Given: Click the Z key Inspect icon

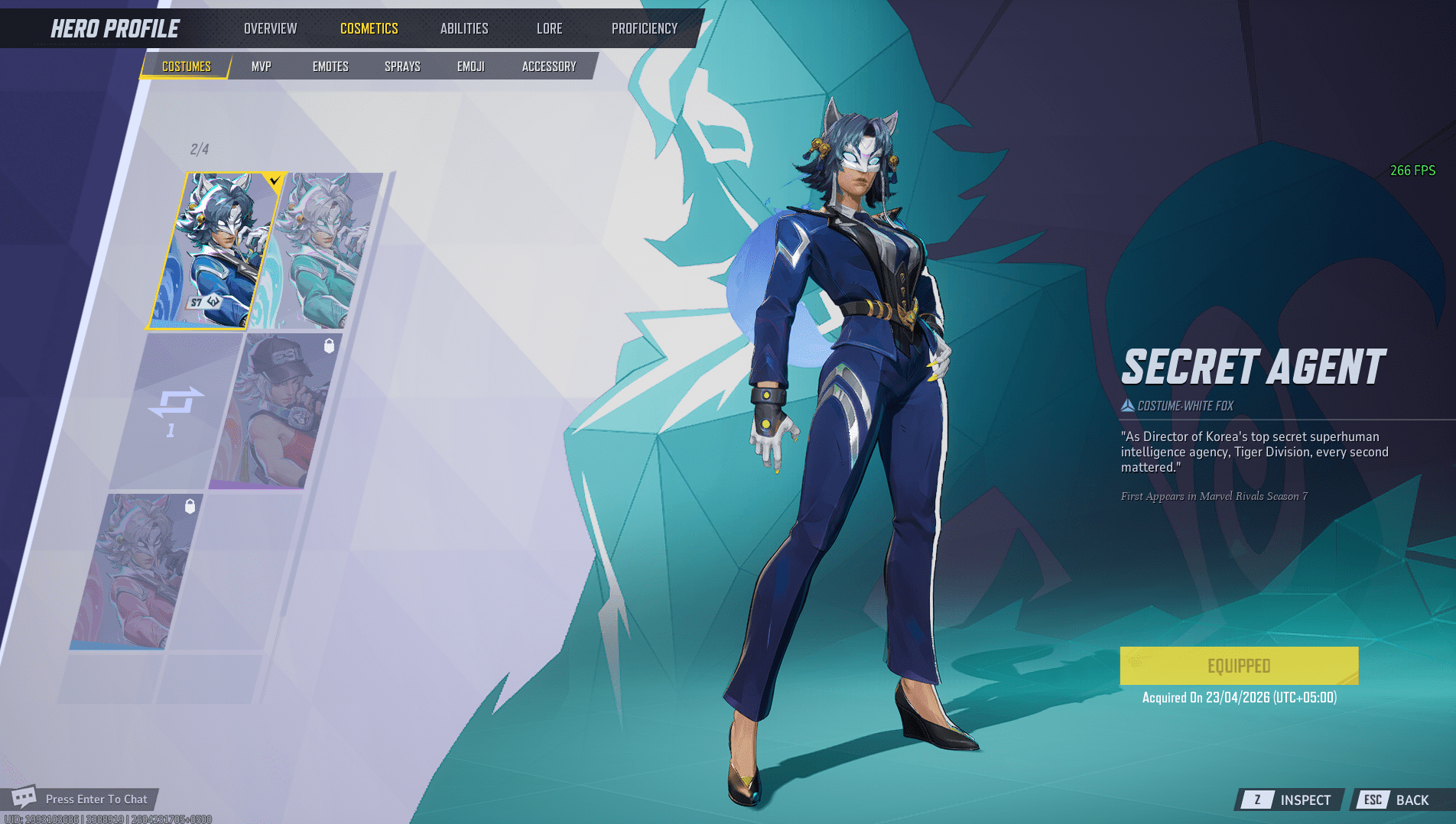Looking at the screenshot, I should click(1256, 800).
